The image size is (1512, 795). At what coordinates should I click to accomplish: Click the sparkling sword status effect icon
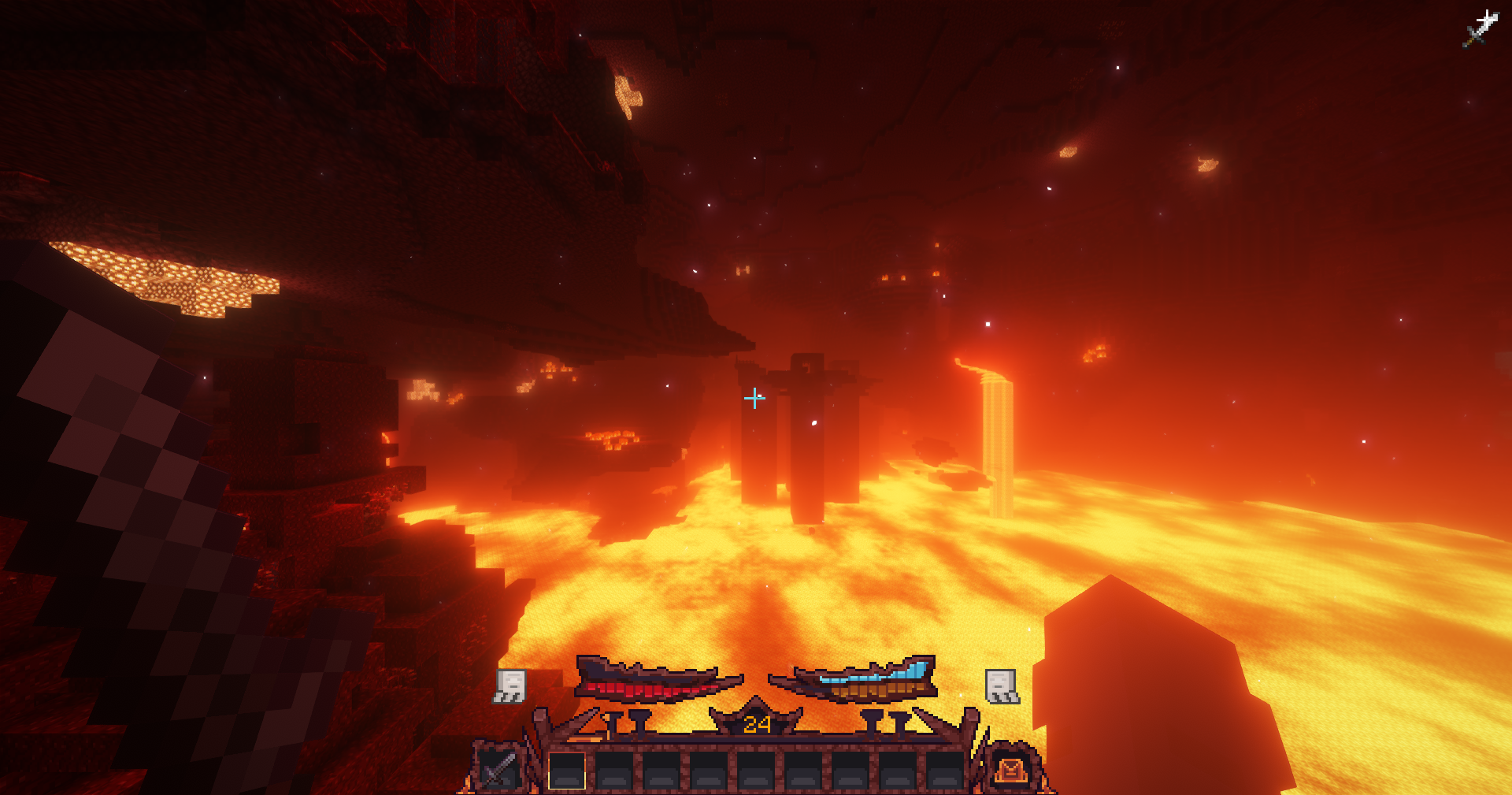click(1480, 28)
